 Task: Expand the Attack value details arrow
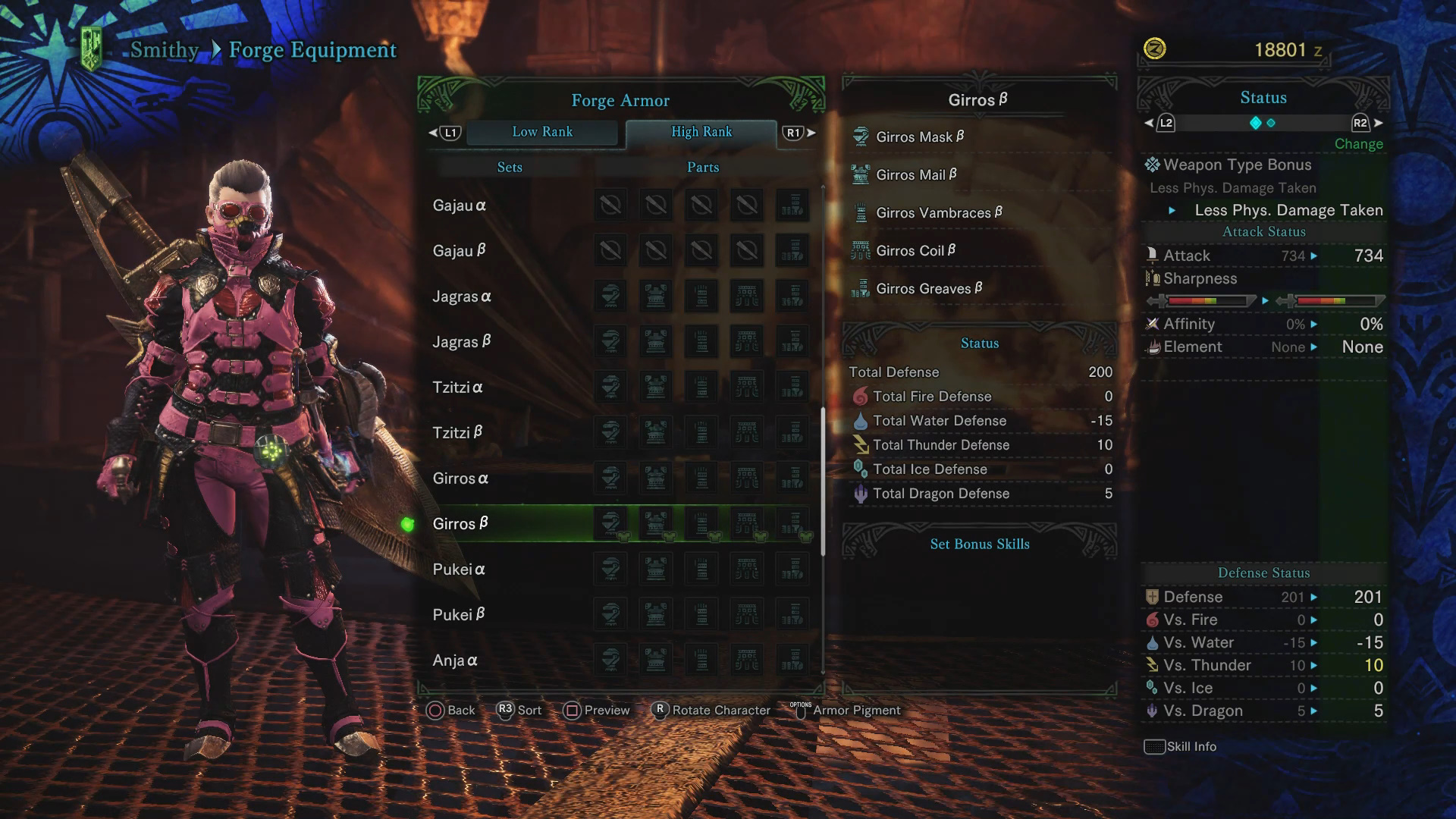point(1313,256)
